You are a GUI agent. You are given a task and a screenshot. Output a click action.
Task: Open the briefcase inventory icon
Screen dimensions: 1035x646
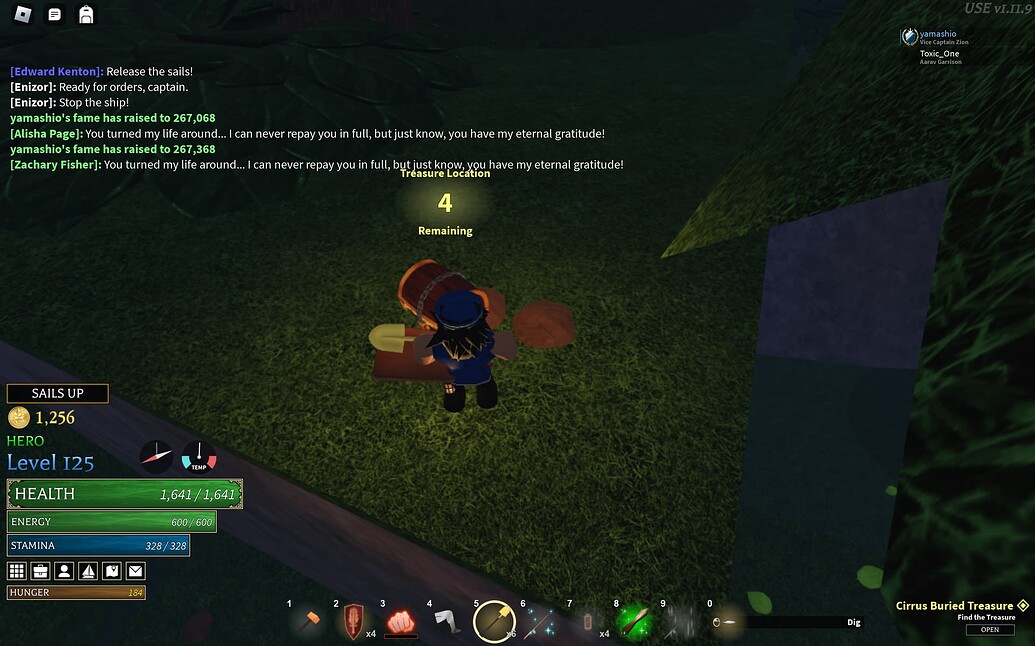coord(41,571)
